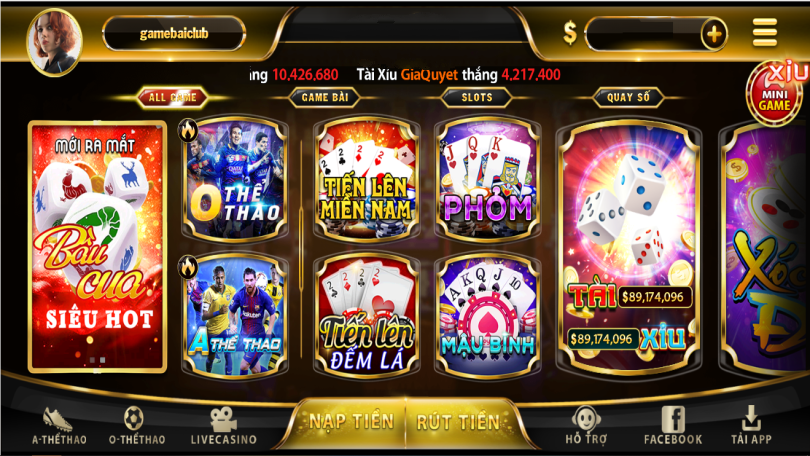Switch to the Game Bài tab
The image size is (810, 456).
(324, 97)
